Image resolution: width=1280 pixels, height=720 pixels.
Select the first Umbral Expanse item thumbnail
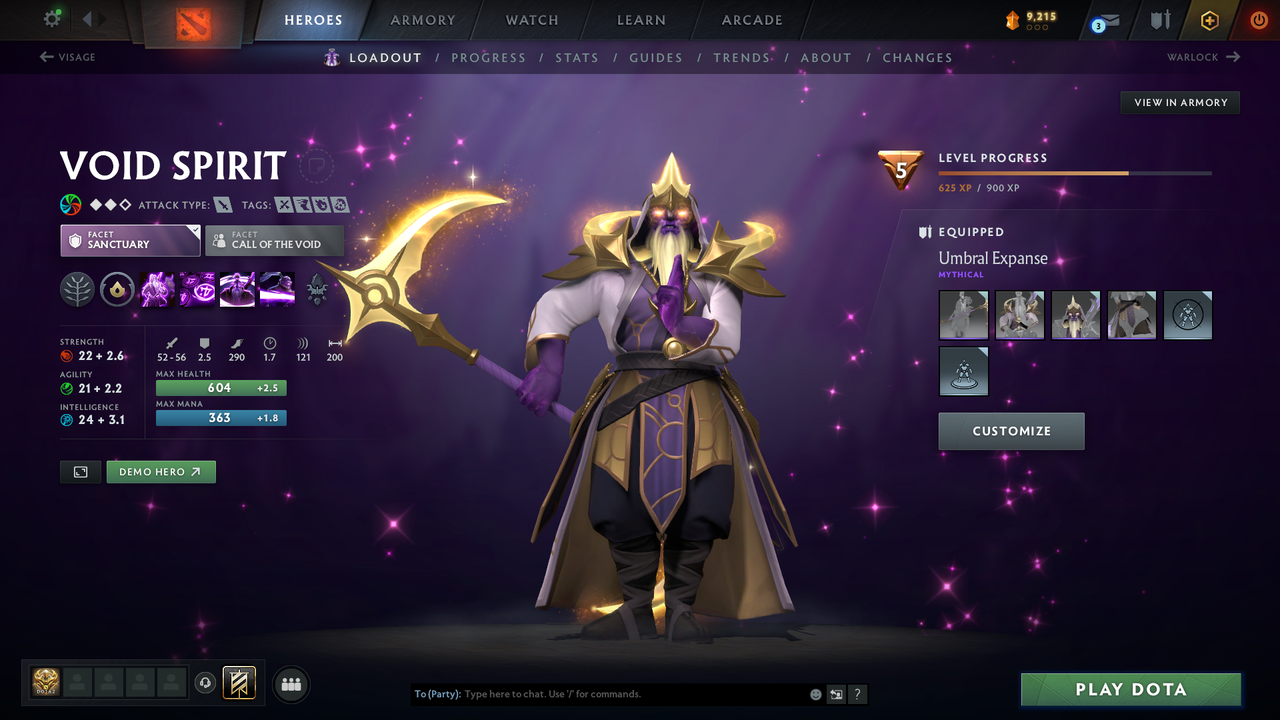pos(963,315)
